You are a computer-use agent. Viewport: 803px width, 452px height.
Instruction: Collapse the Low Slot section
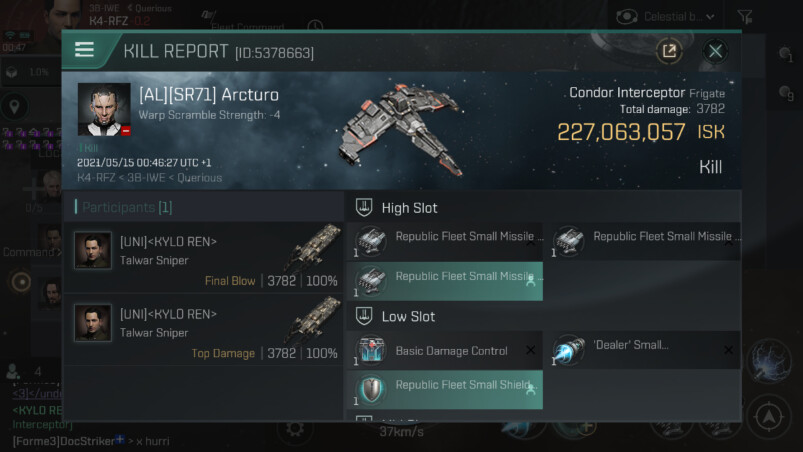pos(365,316)
